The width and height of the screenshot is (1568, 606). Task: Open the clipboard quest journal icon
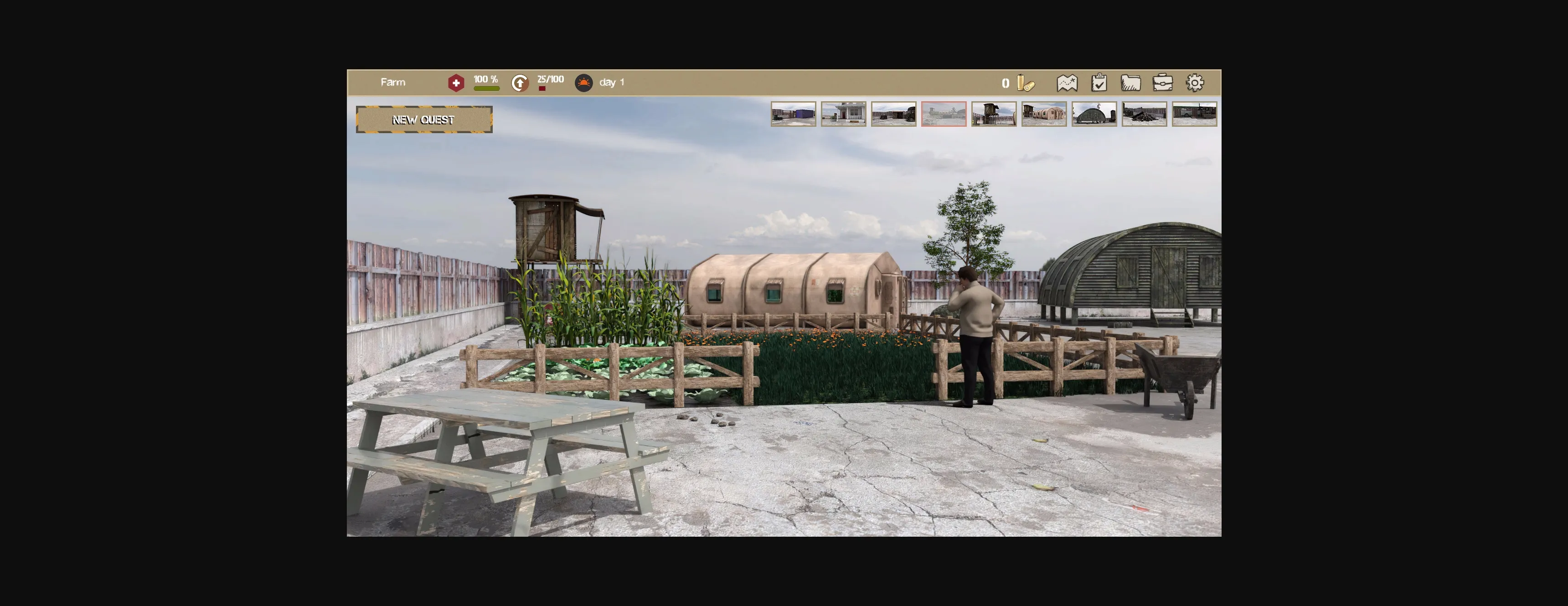[x=1099, y=83]
